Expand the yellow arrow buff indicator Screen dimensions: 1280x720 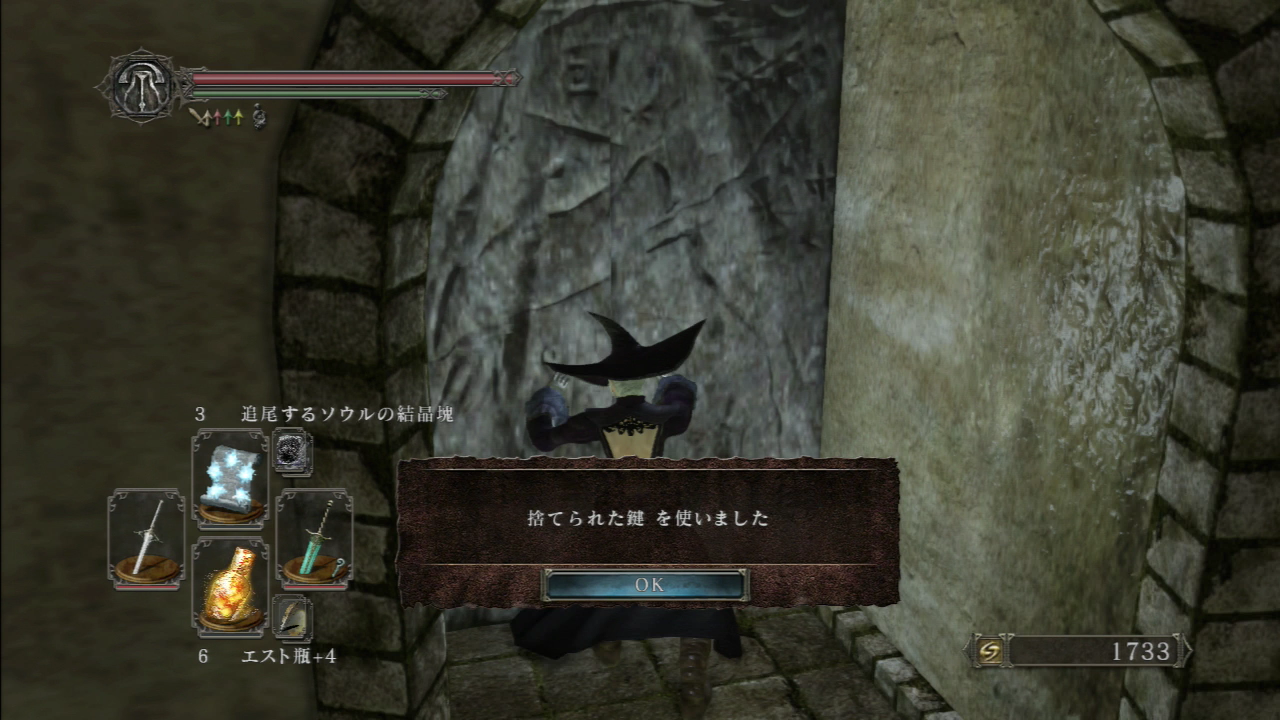click(x=238, y=117)
